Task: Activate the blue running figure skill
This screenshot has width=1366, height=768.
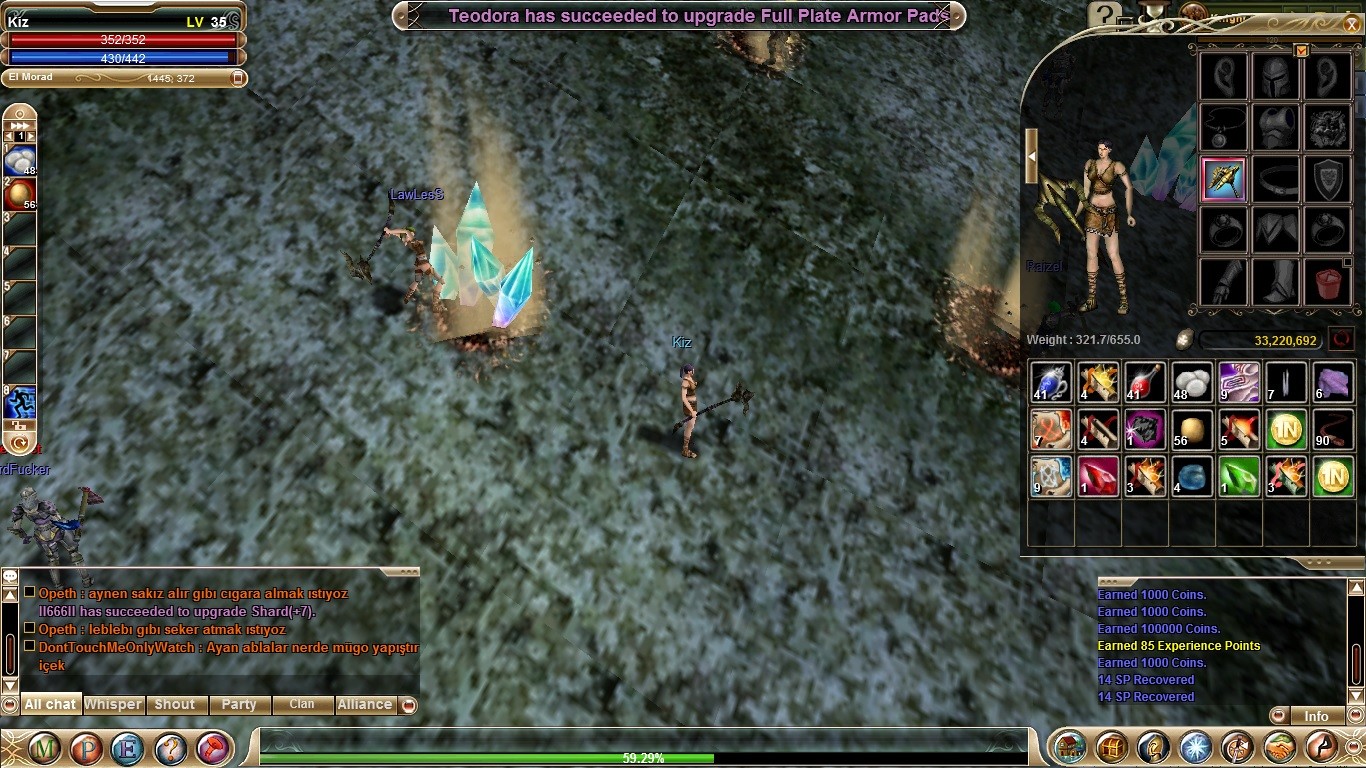Action: [20, 402]
